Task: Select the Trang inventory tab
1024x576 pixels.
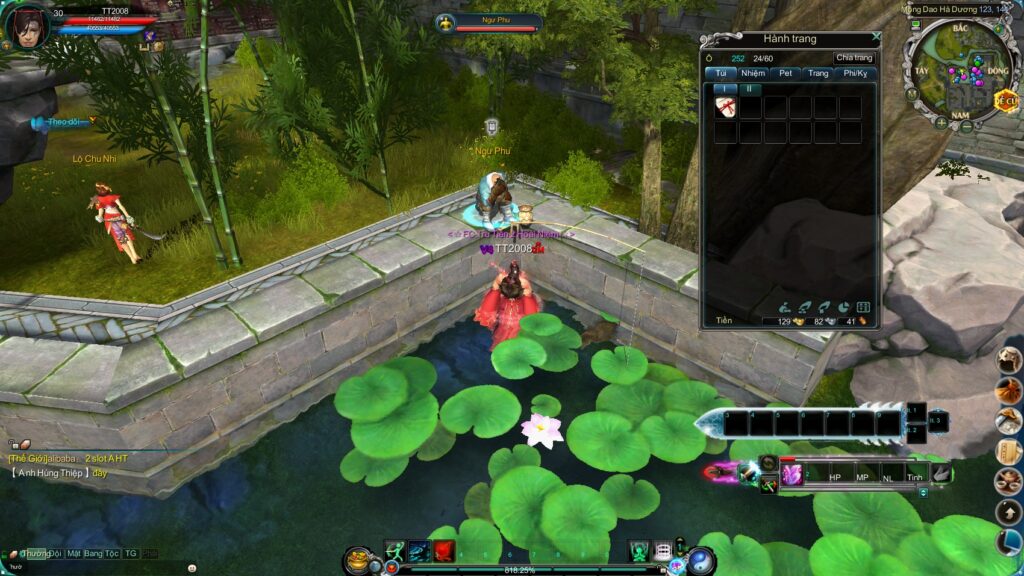Action: pyautogui.click(x=818, y=73)
